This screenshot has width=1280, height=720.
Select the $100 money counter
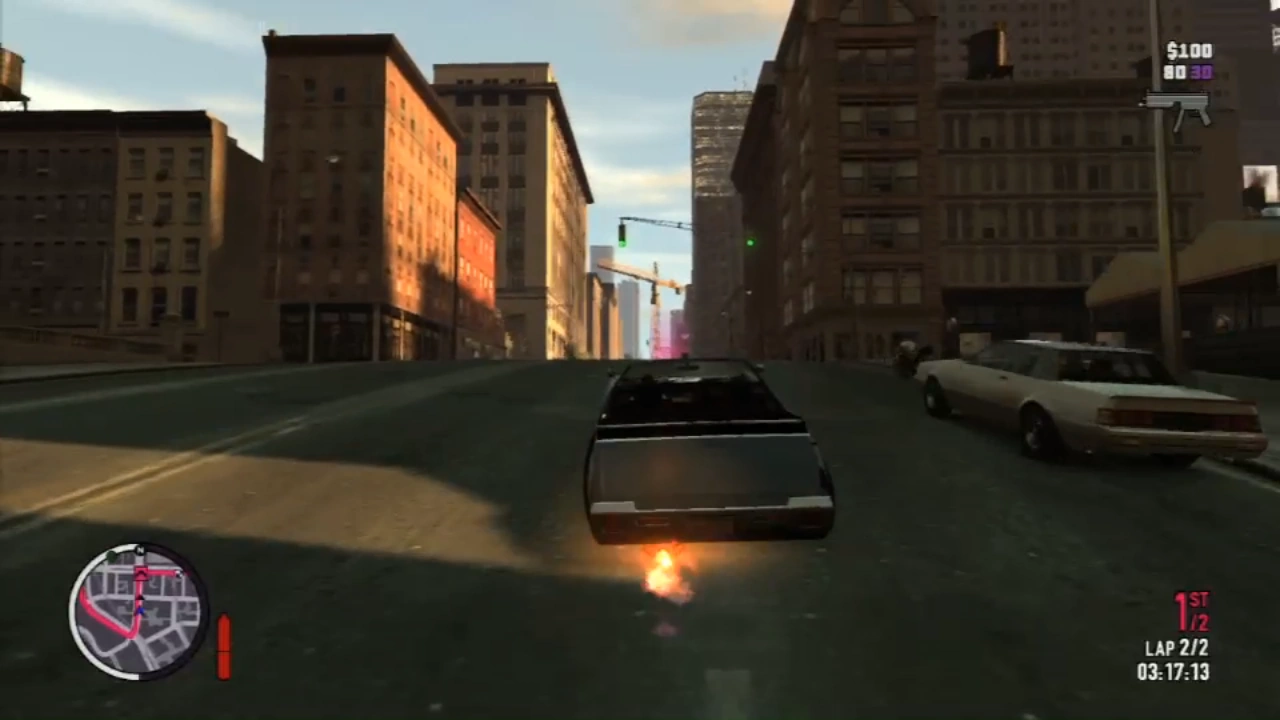1189,51
